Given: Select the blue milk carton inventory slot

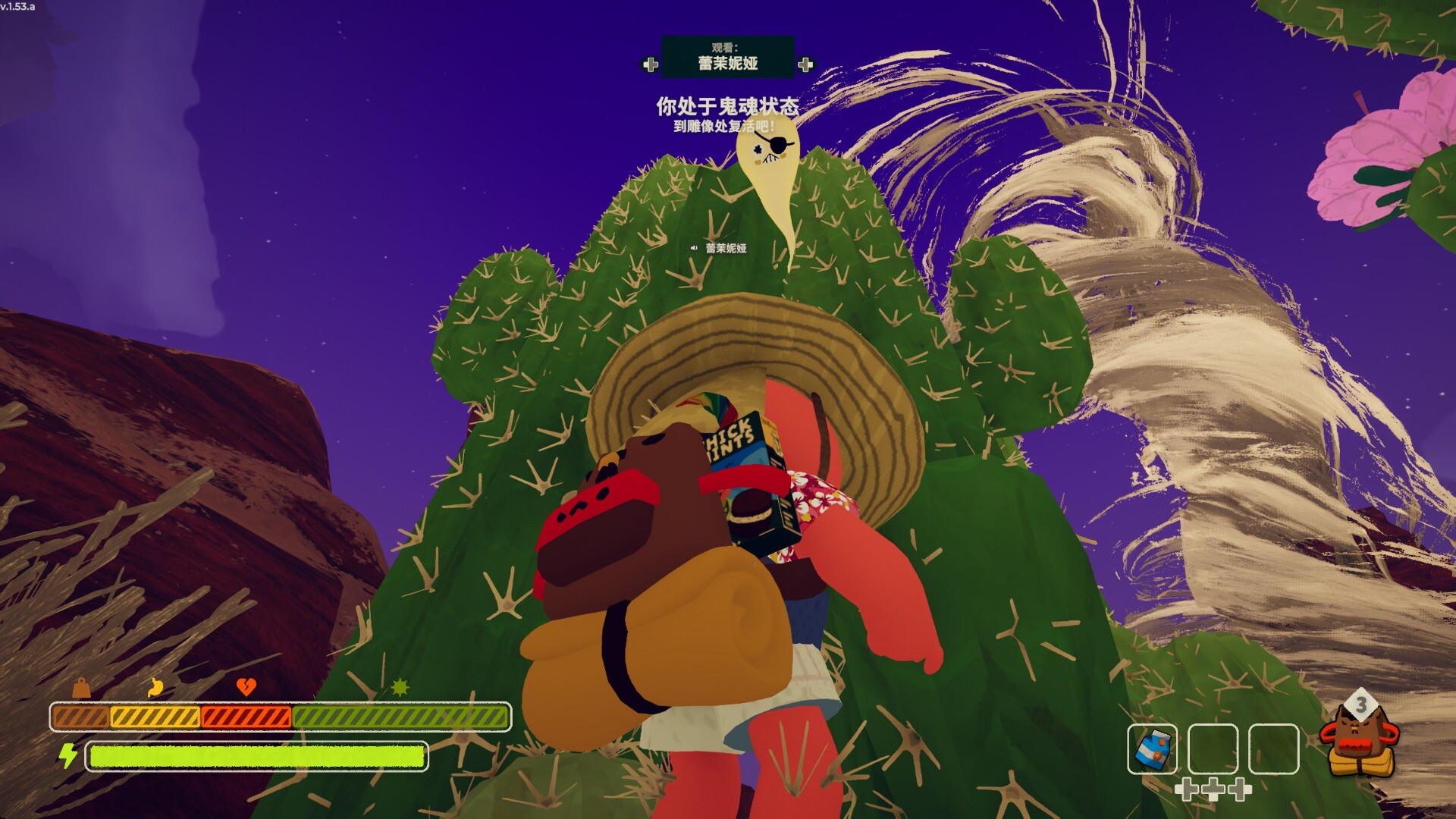Looking at the screenshot, I should 1152,748.
